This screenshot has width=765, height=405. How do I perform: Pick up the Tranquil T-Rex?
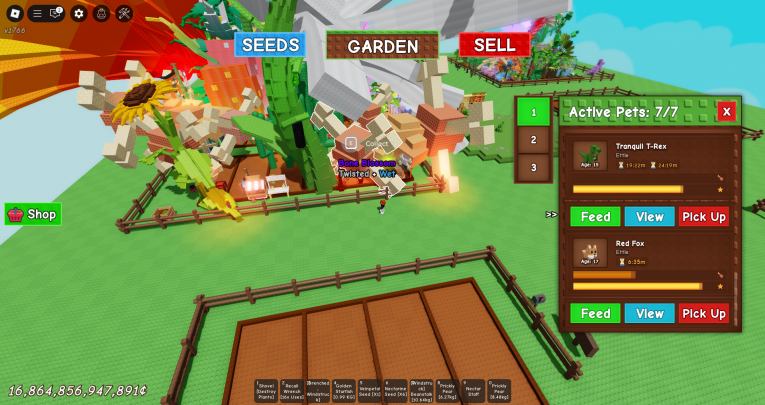(x=704, y=216)
